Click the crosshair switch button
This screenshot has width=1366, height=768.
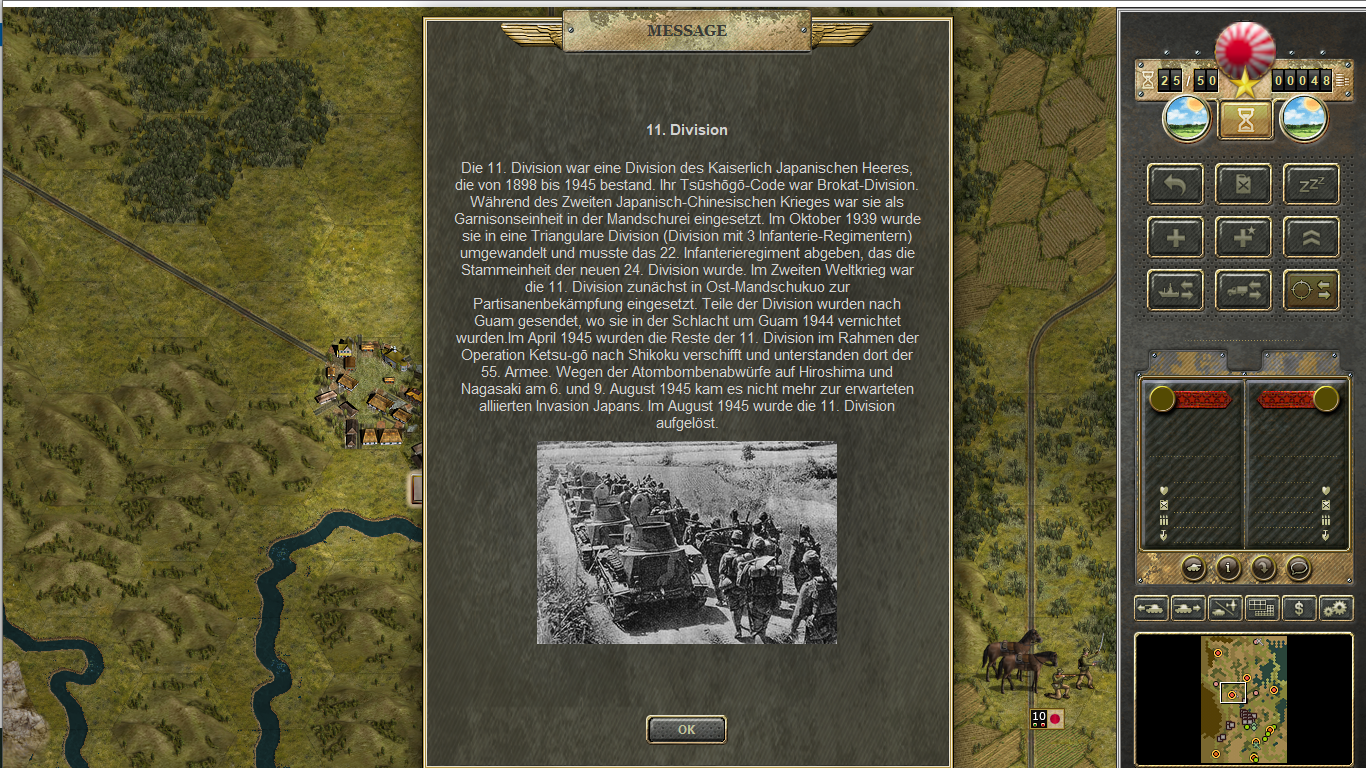pos(1311,290)
